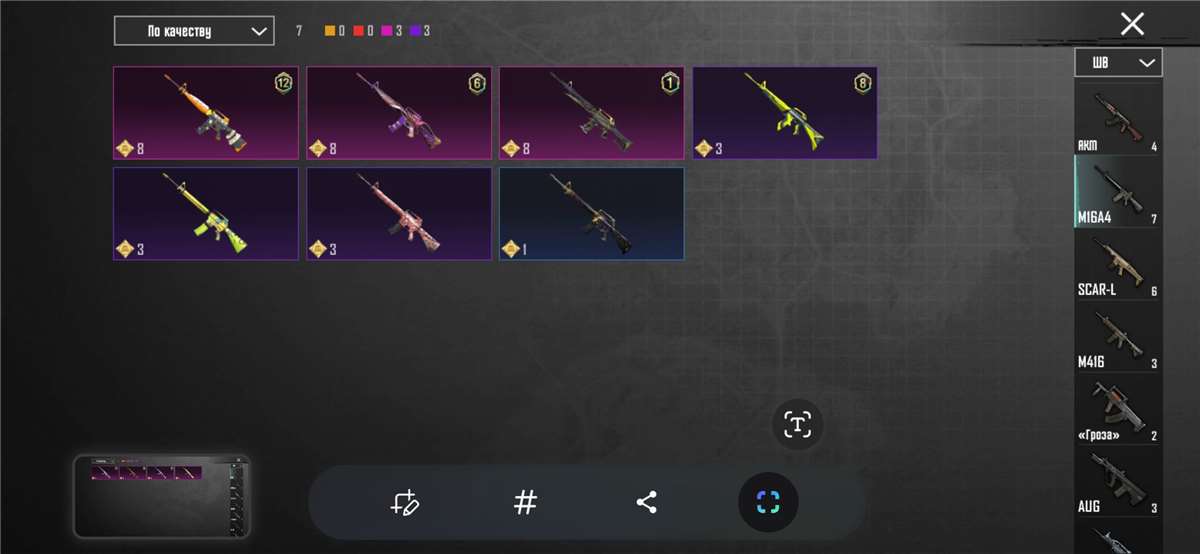Select the orange skin with badge 12

[205, 113]
